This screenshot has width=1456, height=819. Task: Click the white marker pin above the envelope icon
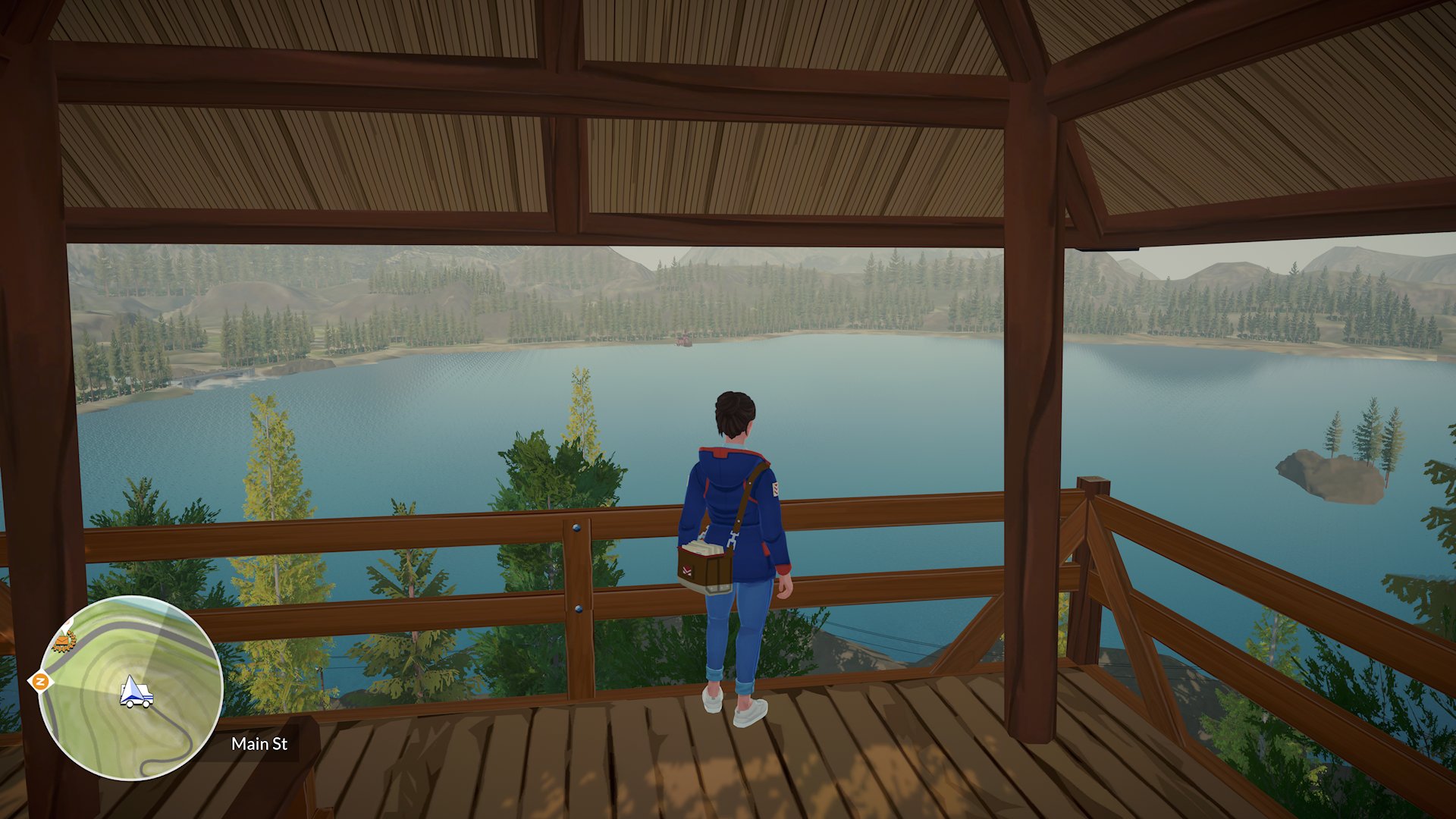tap(67, 624)
